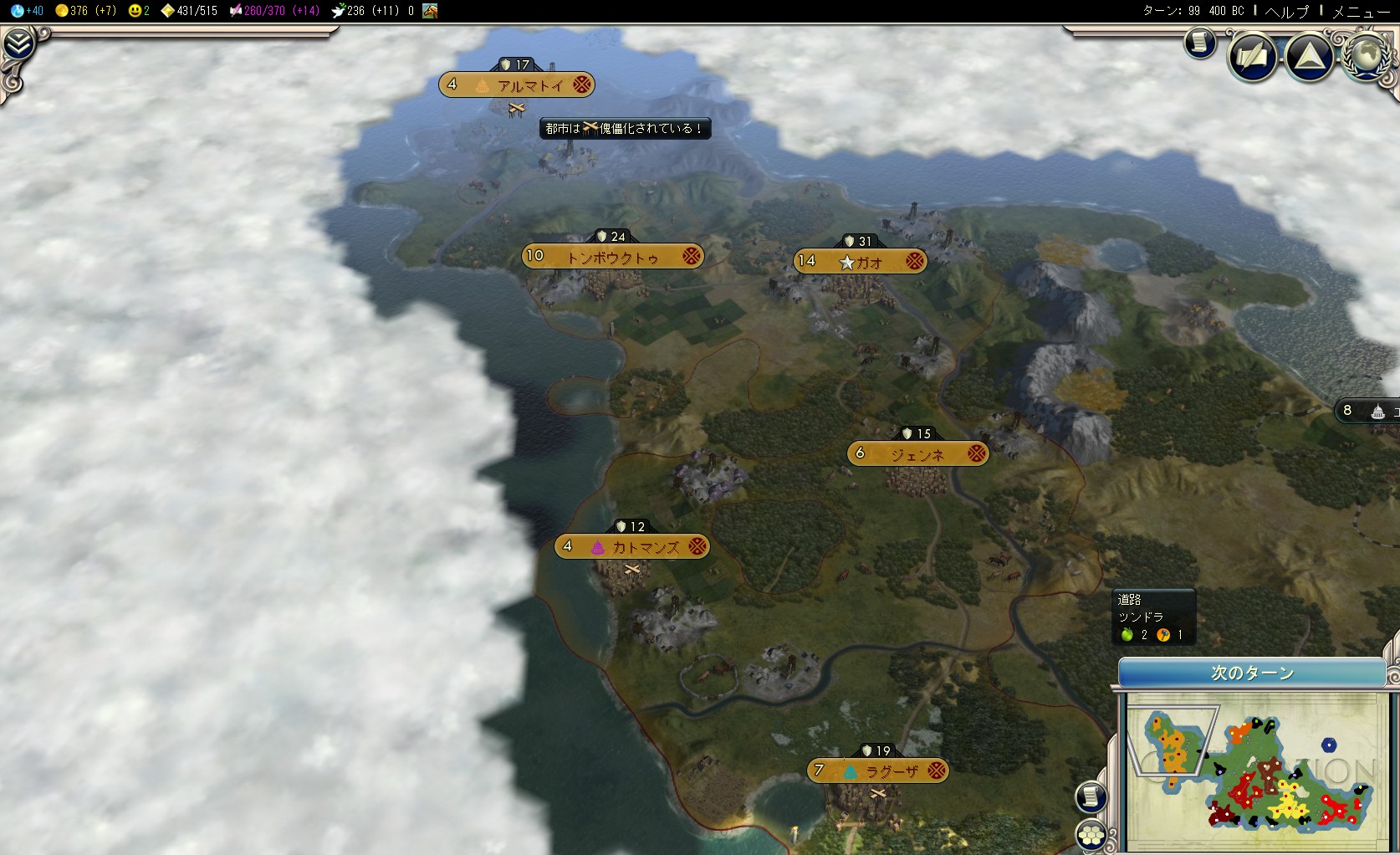Select the ガオ capital city banner
Screen dimensions: 1400x855
coord(861,261)
